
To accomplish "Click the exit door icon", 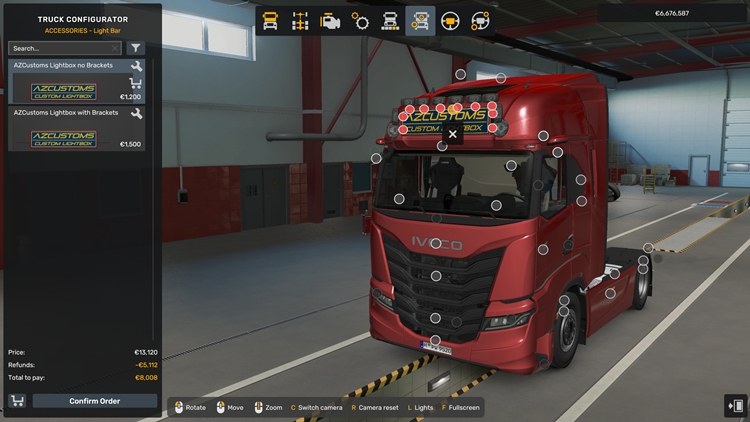I will pos(735,406).
